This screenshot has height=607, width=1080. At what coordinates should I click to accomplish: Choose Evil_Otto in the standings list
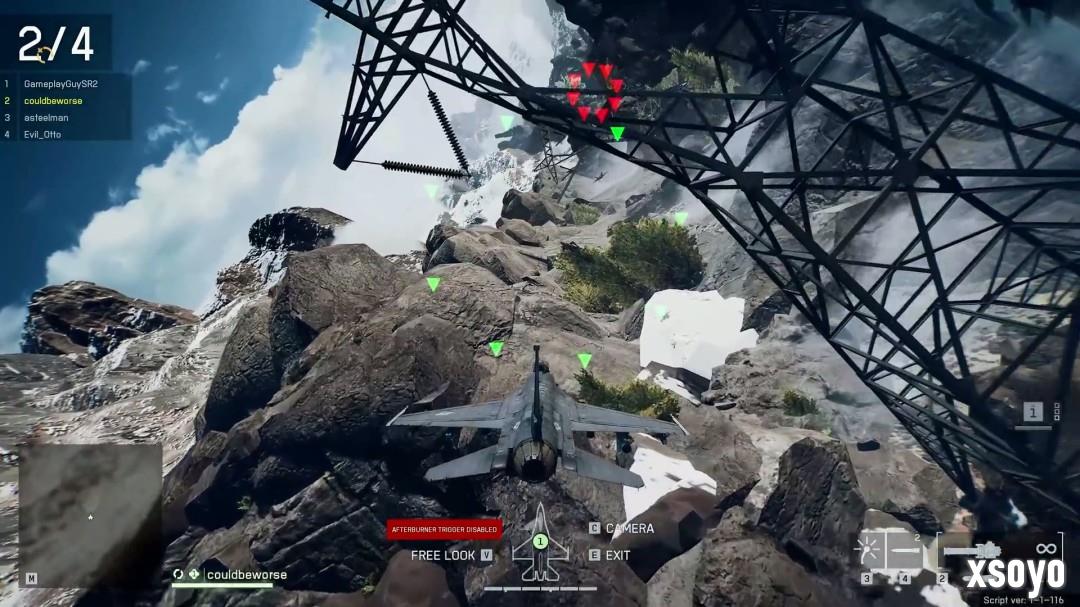42,134
